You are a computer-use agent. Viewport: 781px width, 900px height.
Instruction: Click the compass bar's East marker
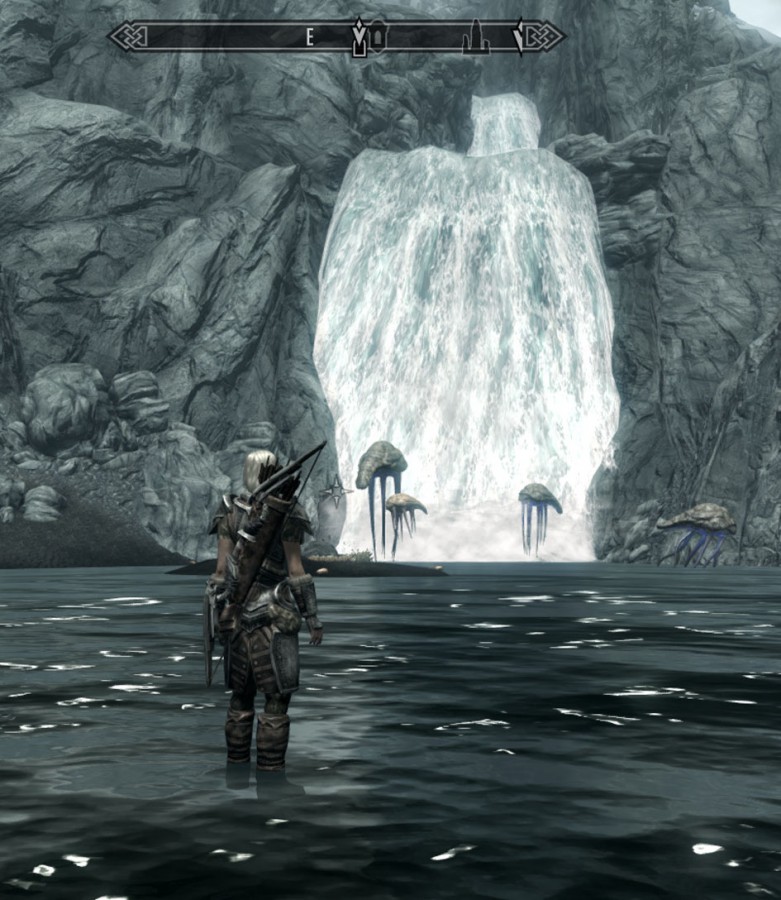[x=310, y=38]
